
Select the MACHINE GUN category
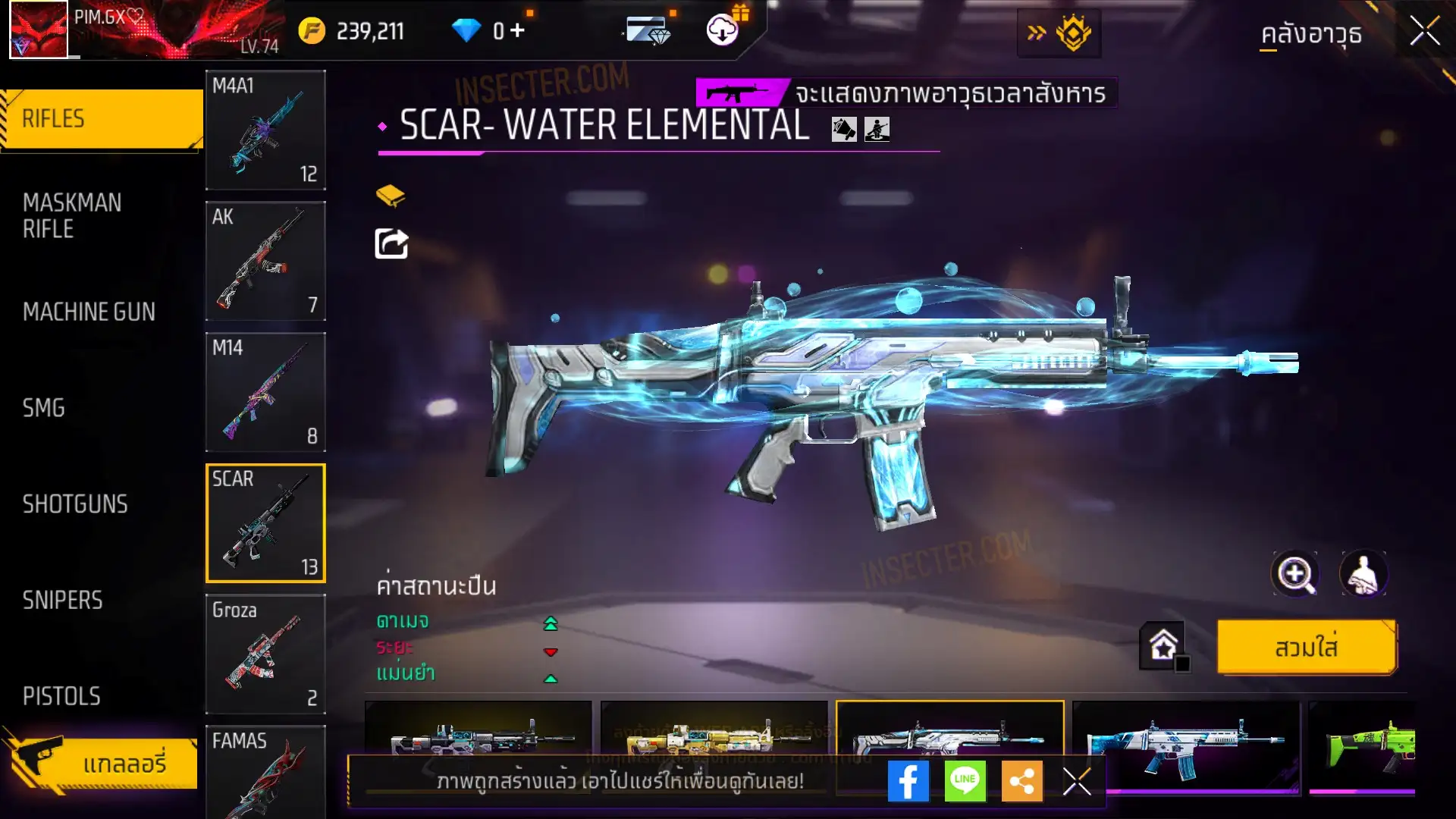[x=89, y=312]
